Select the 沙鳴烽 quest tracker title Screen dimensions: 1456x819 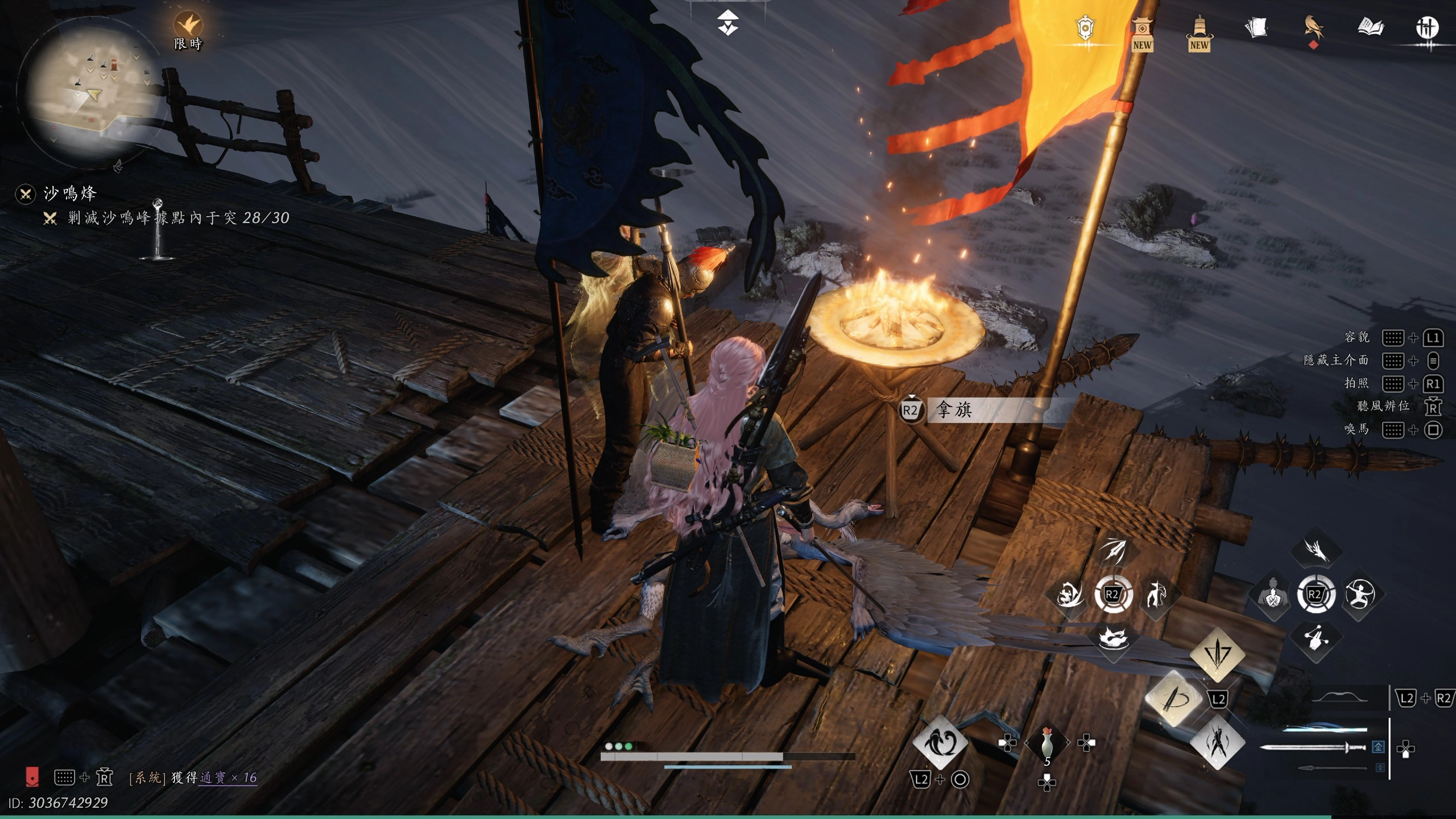[x=70, y=193]
